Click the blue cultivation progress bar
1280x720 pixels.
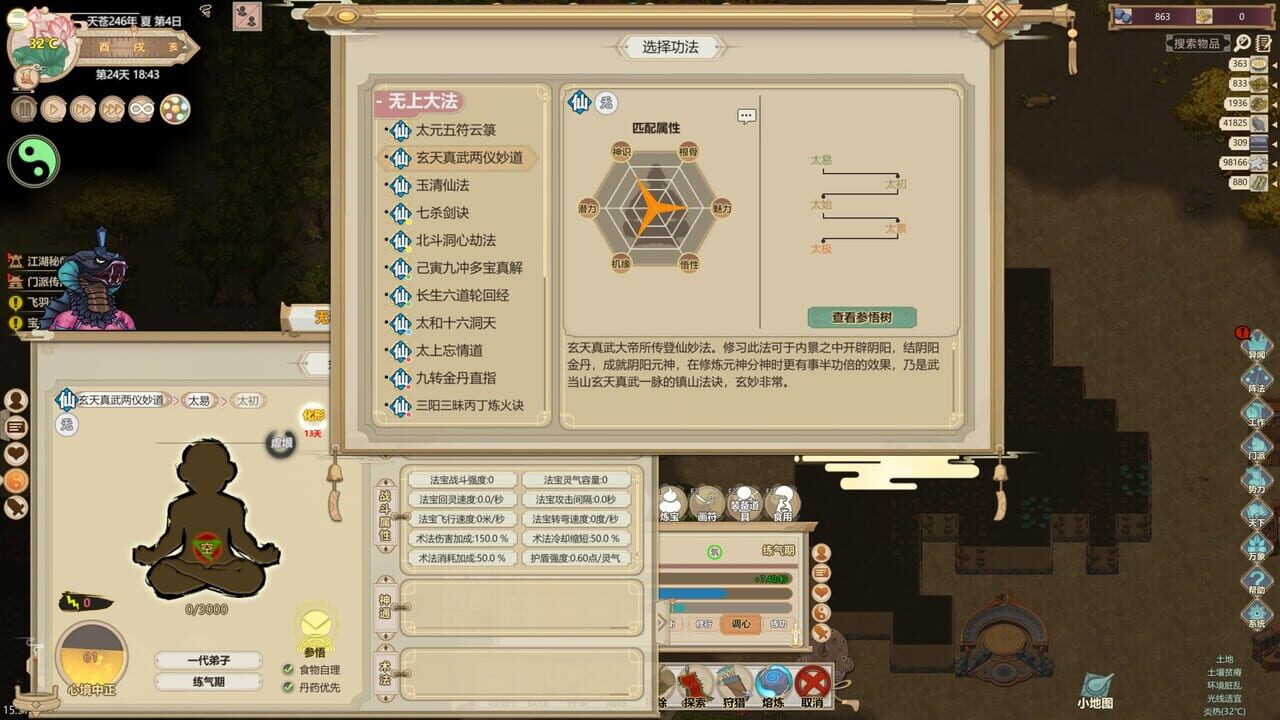click(x=692, y=591)
